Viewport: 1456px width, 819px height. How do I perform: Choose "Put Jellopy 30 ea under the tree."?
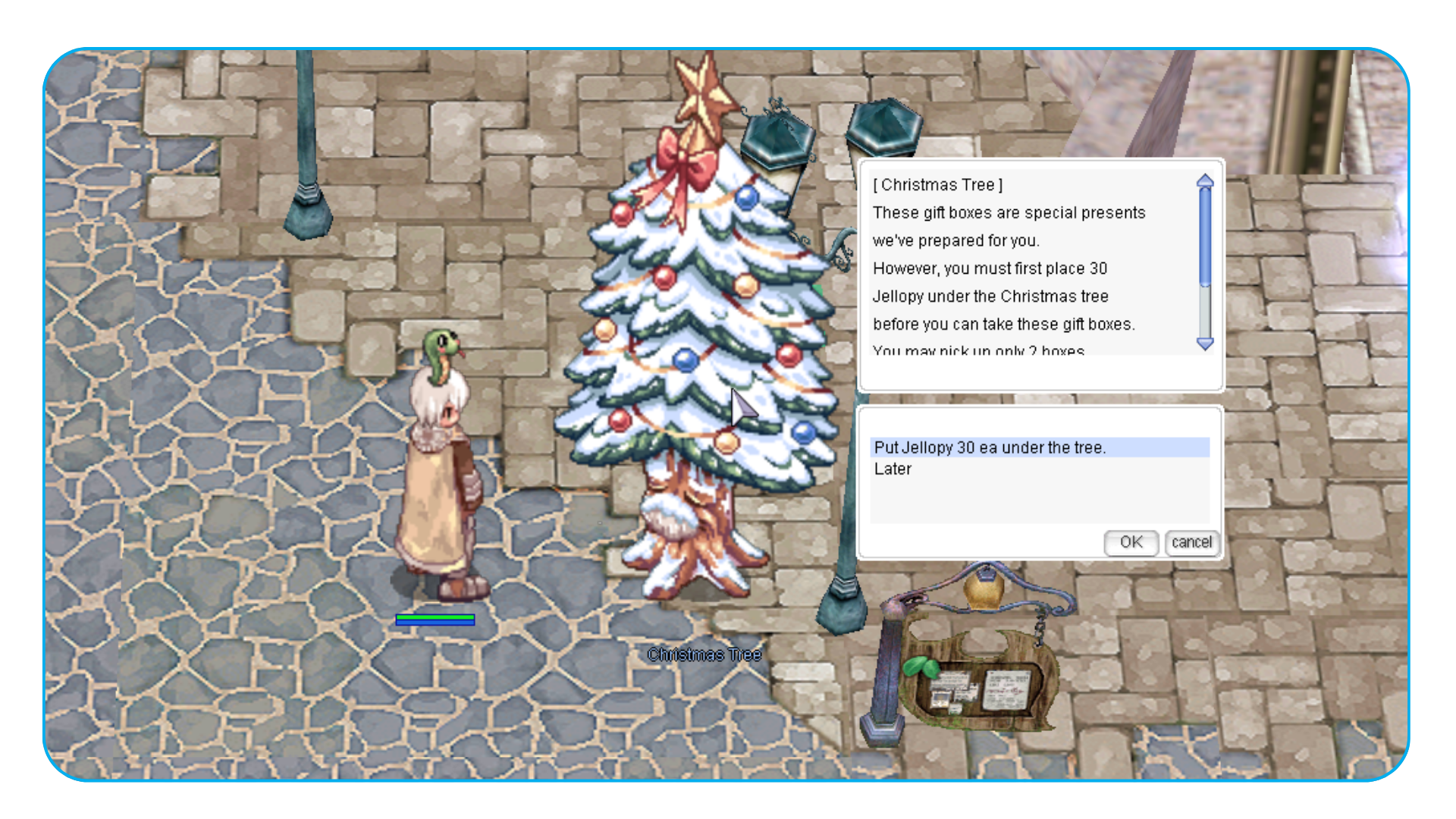pyautogui.click(x=990, y=447)
